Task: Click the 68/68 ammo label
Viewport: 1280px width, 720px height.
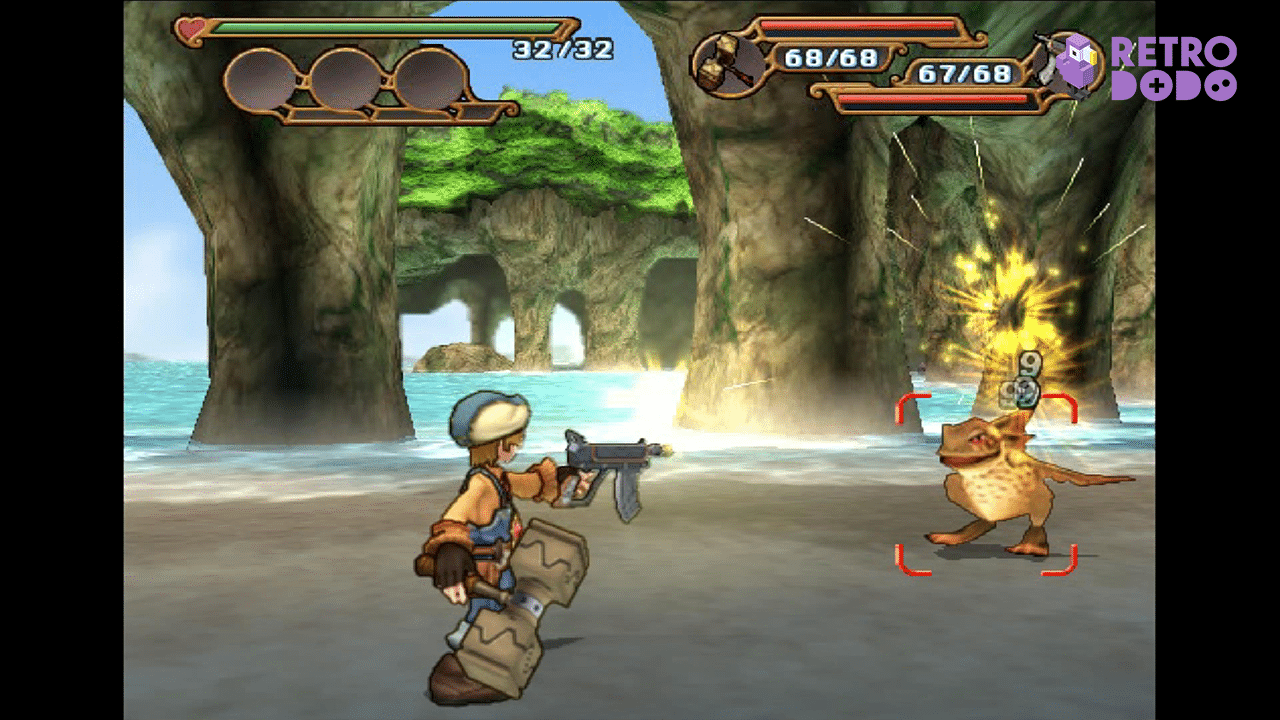Action: [833, 57]
